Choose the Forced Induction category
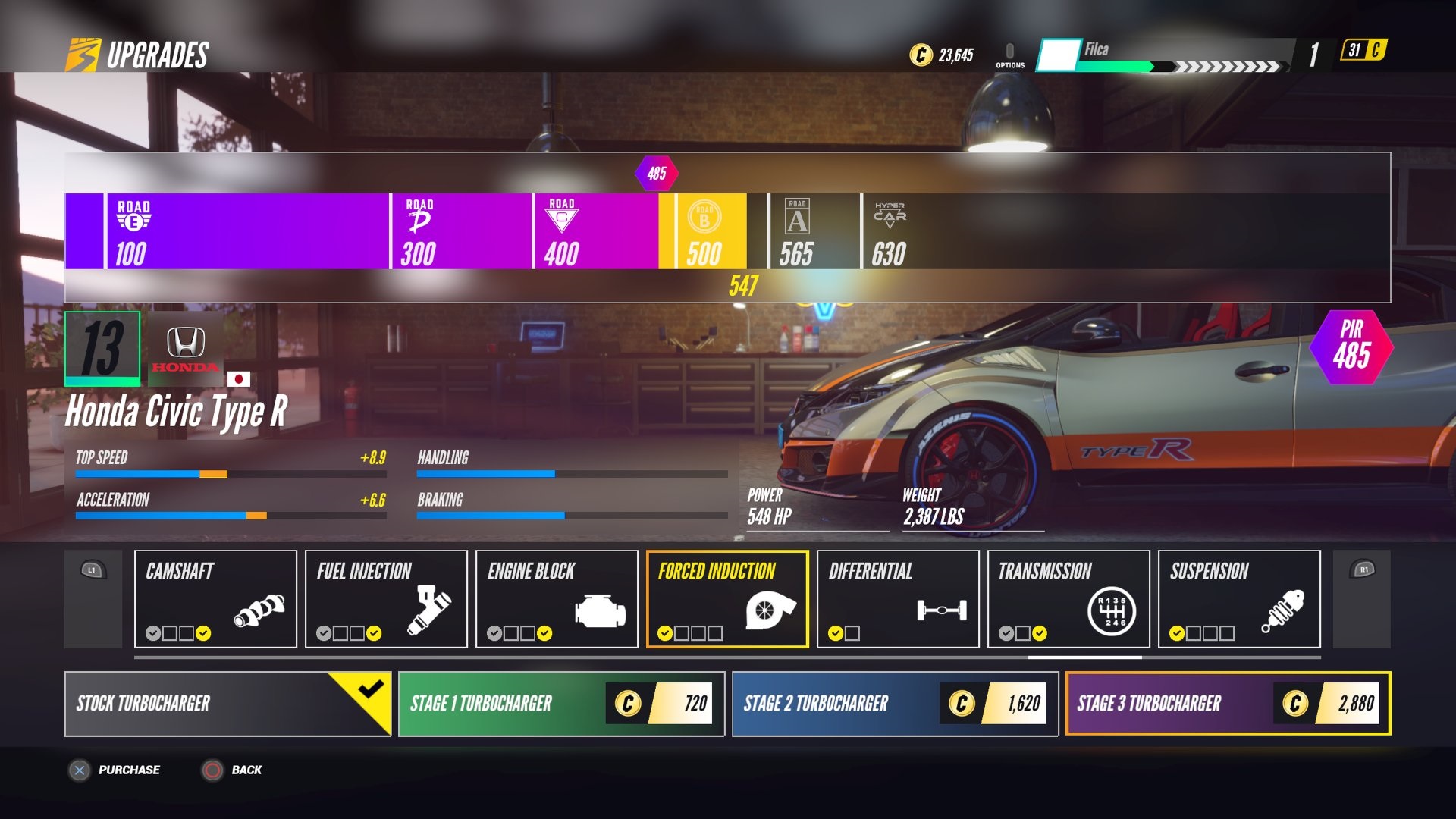 727,599
